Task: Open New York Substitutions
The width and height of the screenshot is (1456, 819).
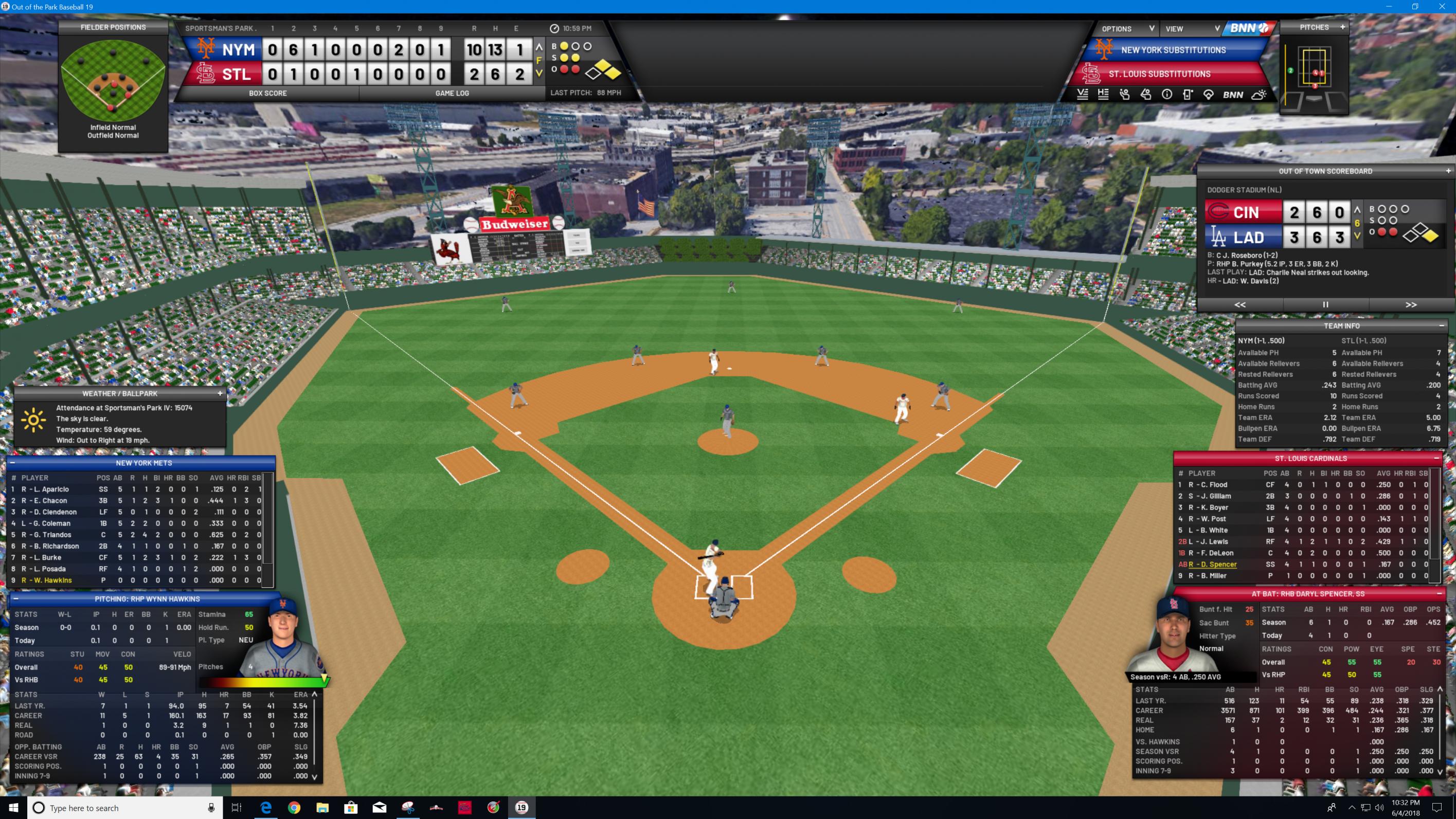Action: [x=1173, y=50]
